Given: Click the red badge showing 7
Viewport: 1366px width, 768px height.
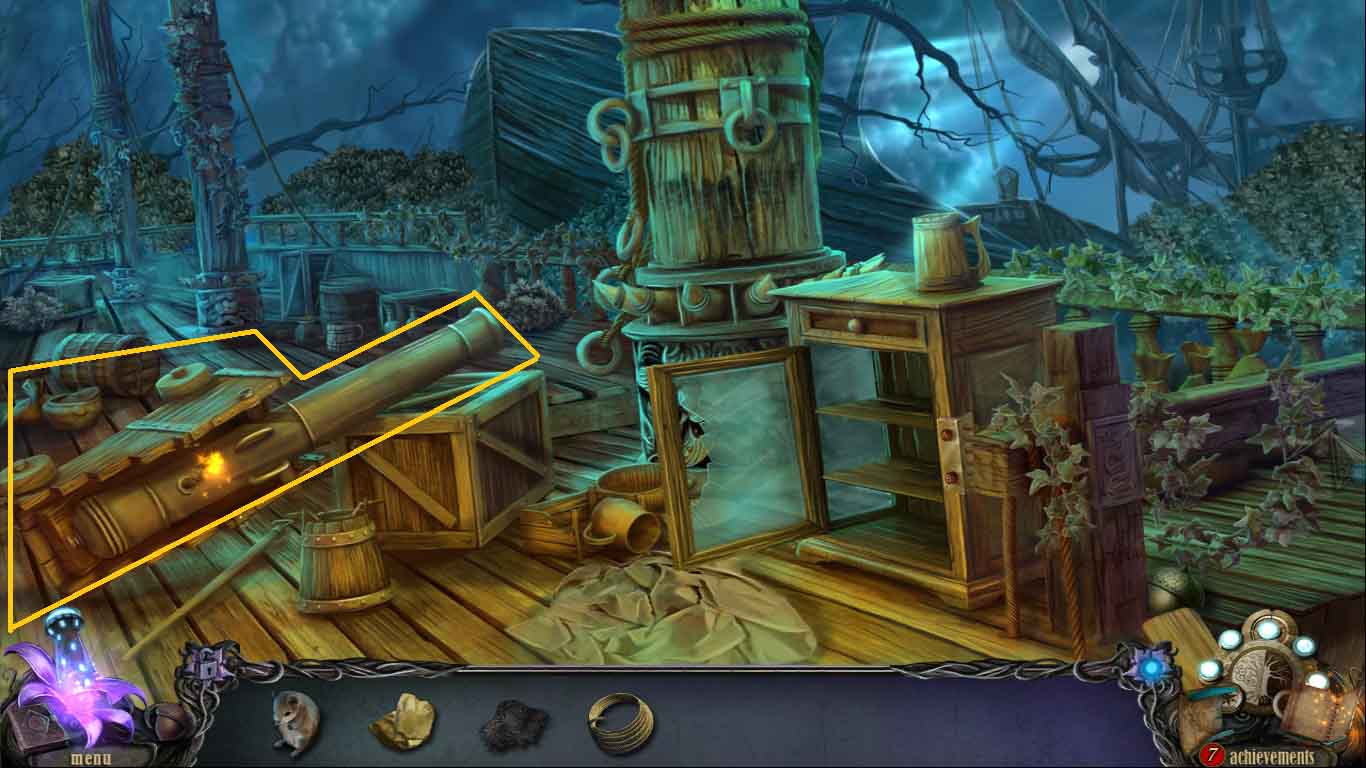Looking at the screenshot, I should click(x=1213, y=751).
